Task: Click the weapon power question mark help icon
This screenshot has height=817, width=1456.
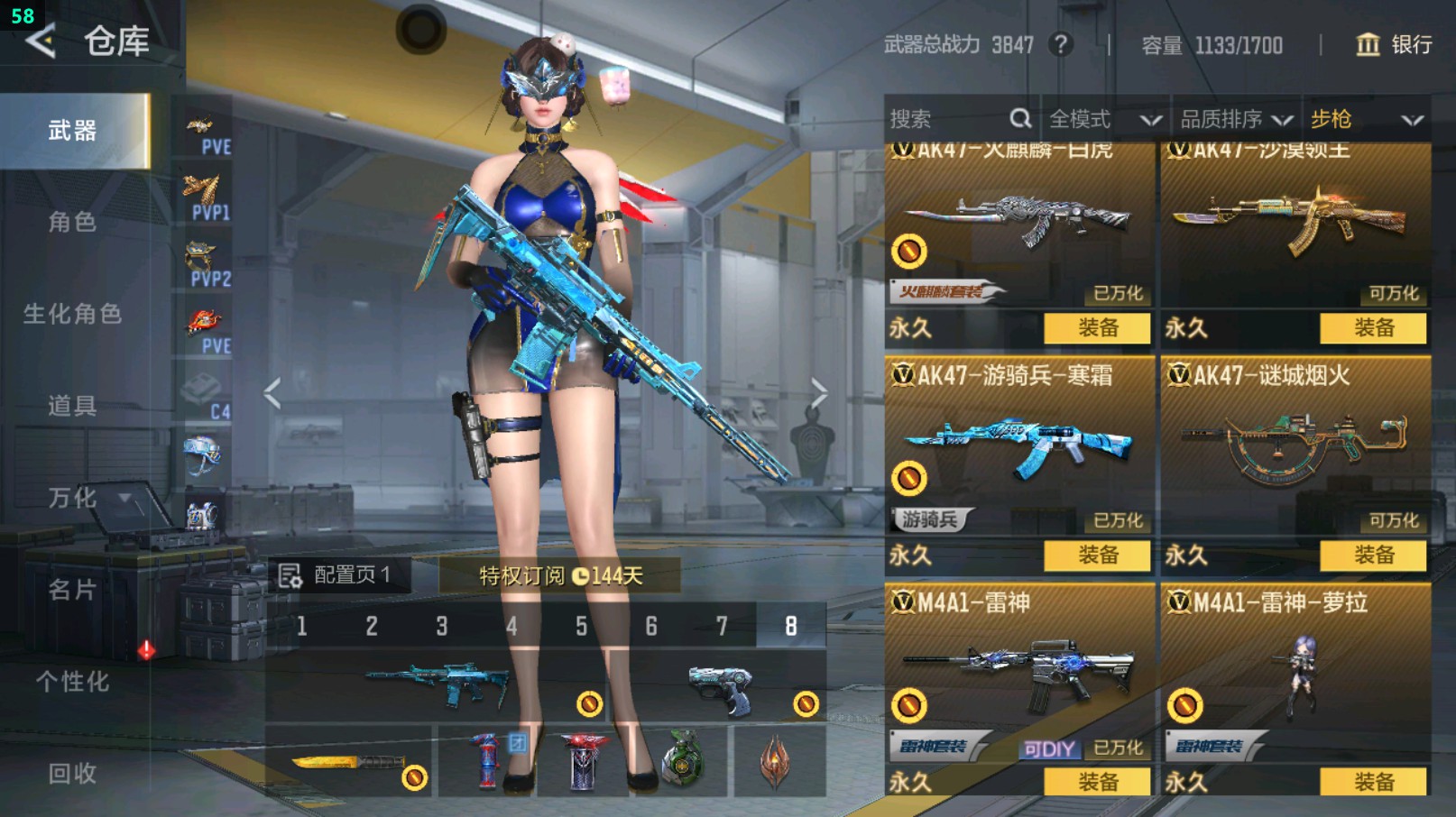Action: tap(1061, 44)
